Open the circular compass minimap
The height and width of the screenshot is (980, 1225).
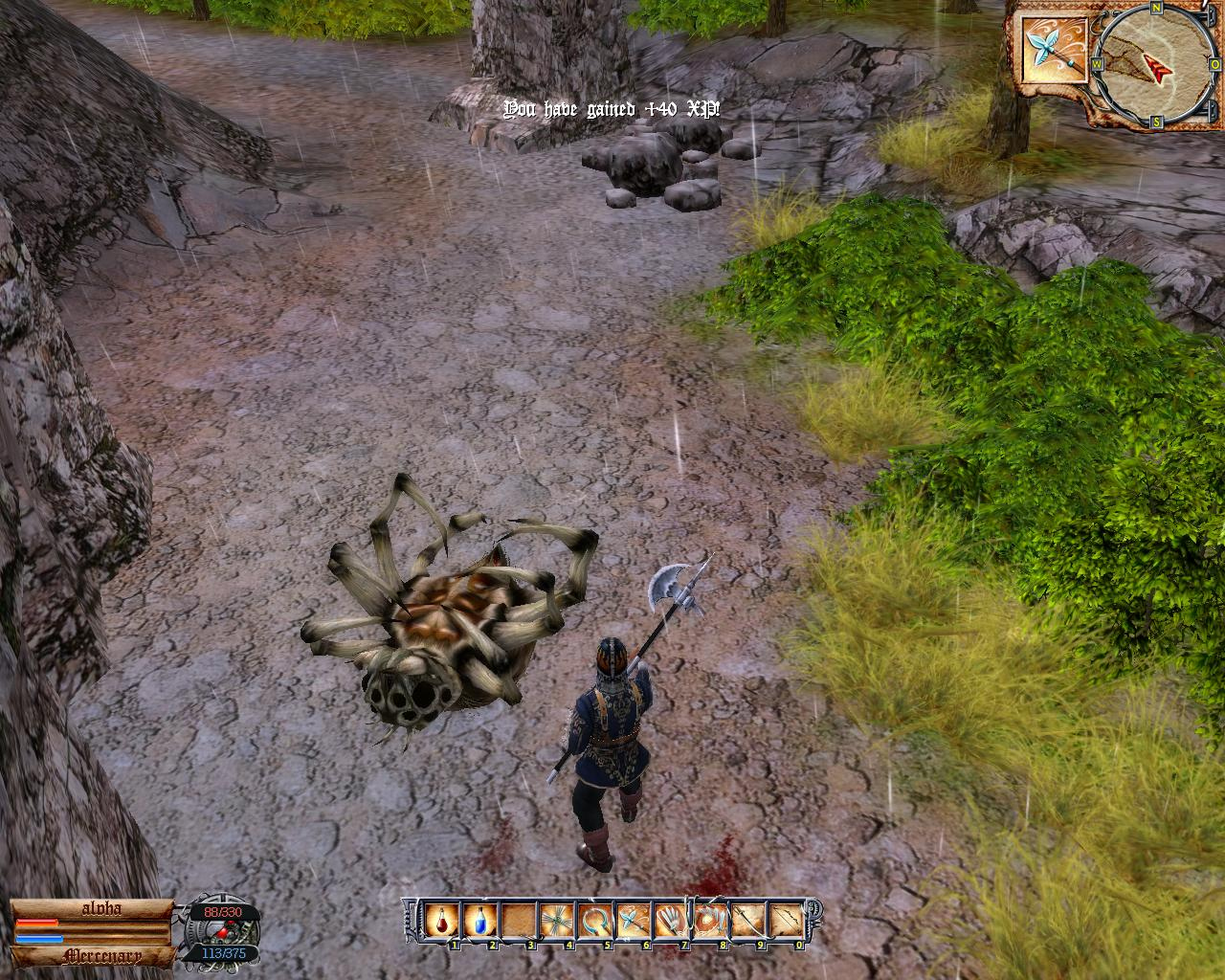[x=1143, y=64]
